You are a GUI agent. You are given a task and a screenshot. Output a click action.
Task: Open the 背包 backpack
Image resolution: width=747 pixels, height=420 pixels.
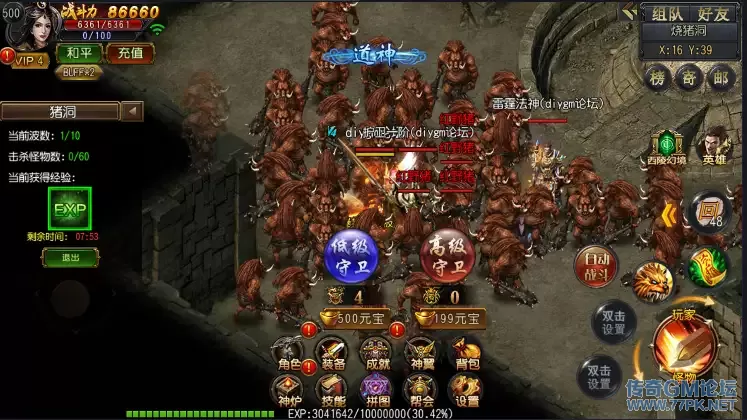[463, 353]
